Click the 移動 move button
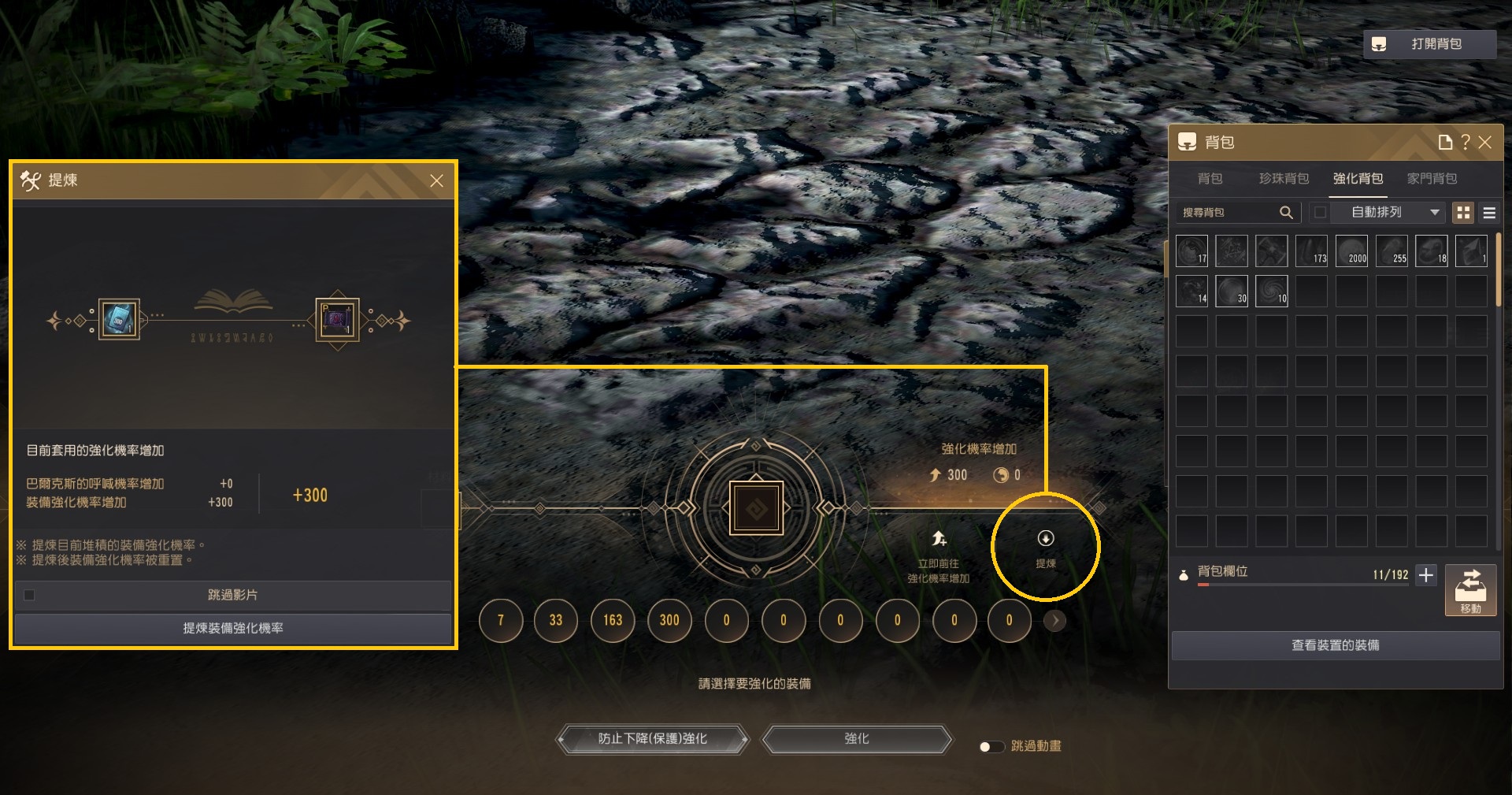Screen dimensions: 1512x795 (x=1470, y=590)
